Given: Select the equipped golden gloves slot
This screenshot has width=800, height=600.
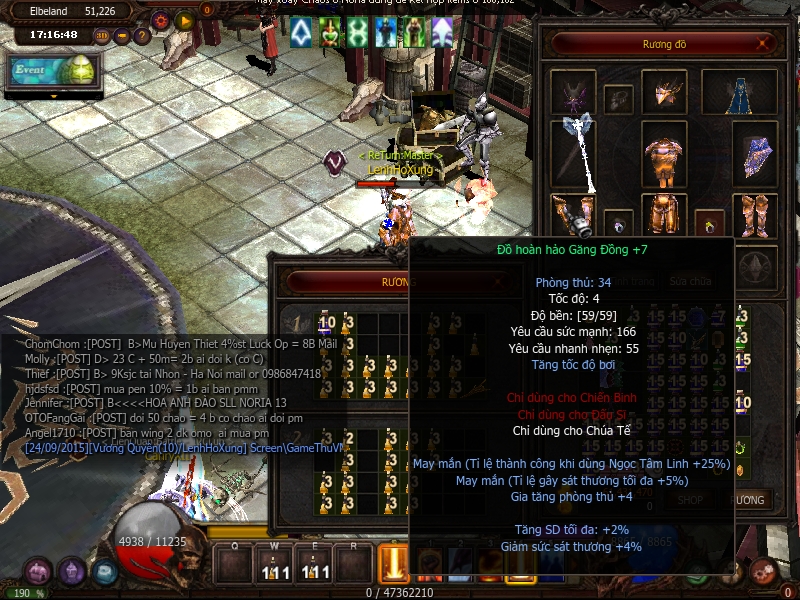Looking at the screenshot, I should coord(573,215).
